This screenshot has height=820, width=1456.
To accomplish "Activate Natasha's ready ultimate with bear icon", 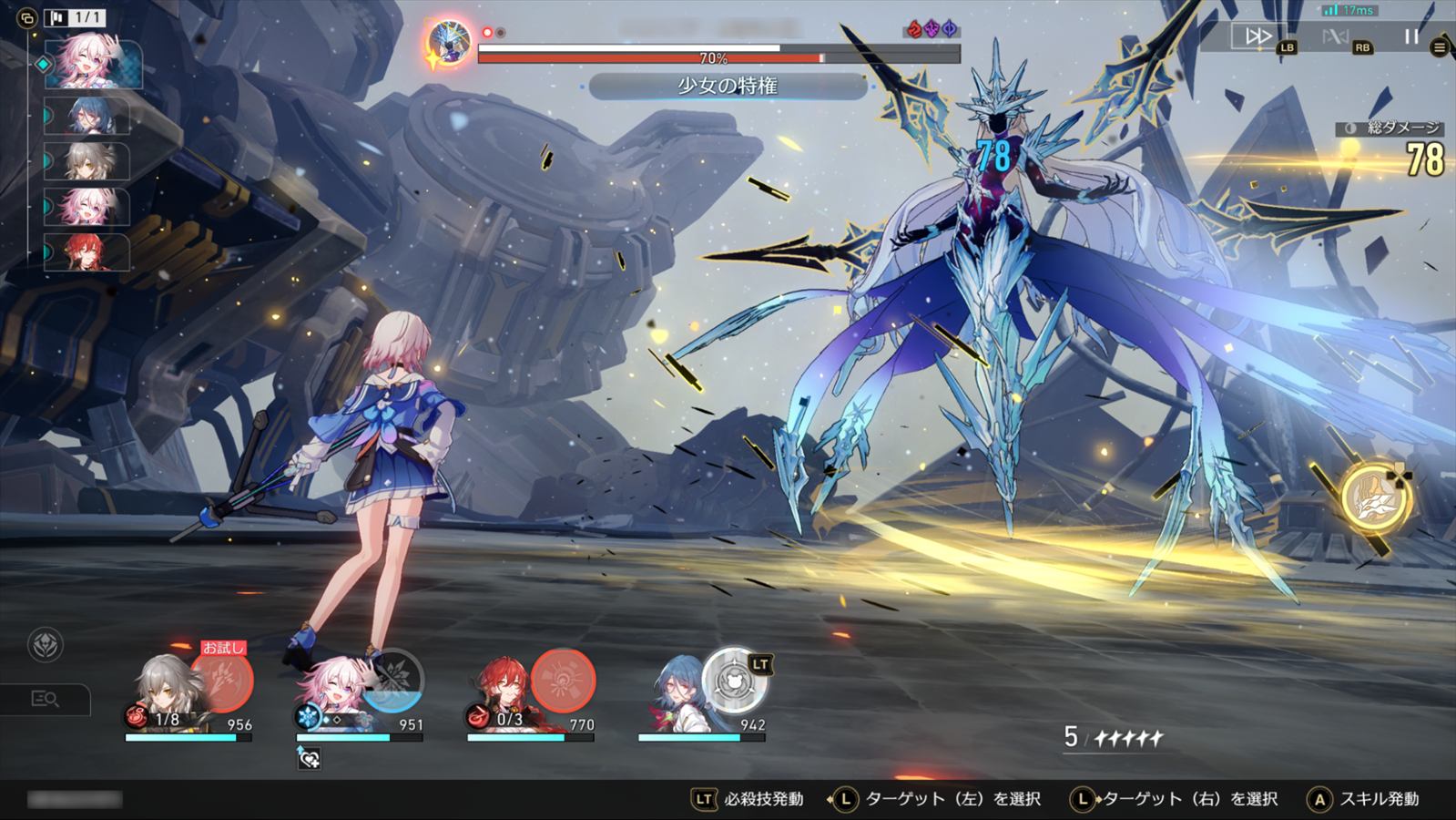I will [736, 679].
